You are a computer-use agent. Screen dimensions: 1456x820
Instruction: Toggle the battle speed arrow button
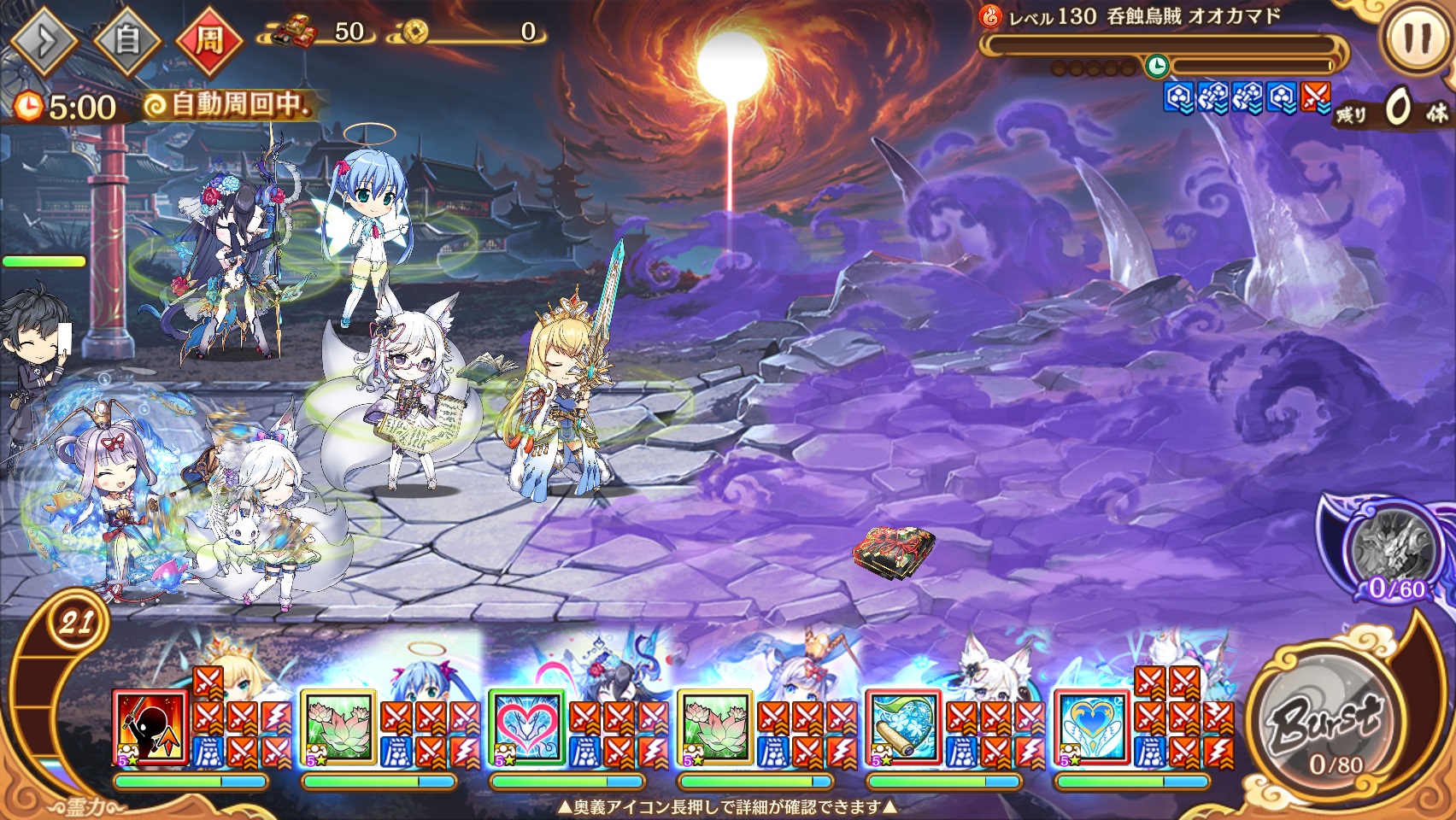point(44,38)
